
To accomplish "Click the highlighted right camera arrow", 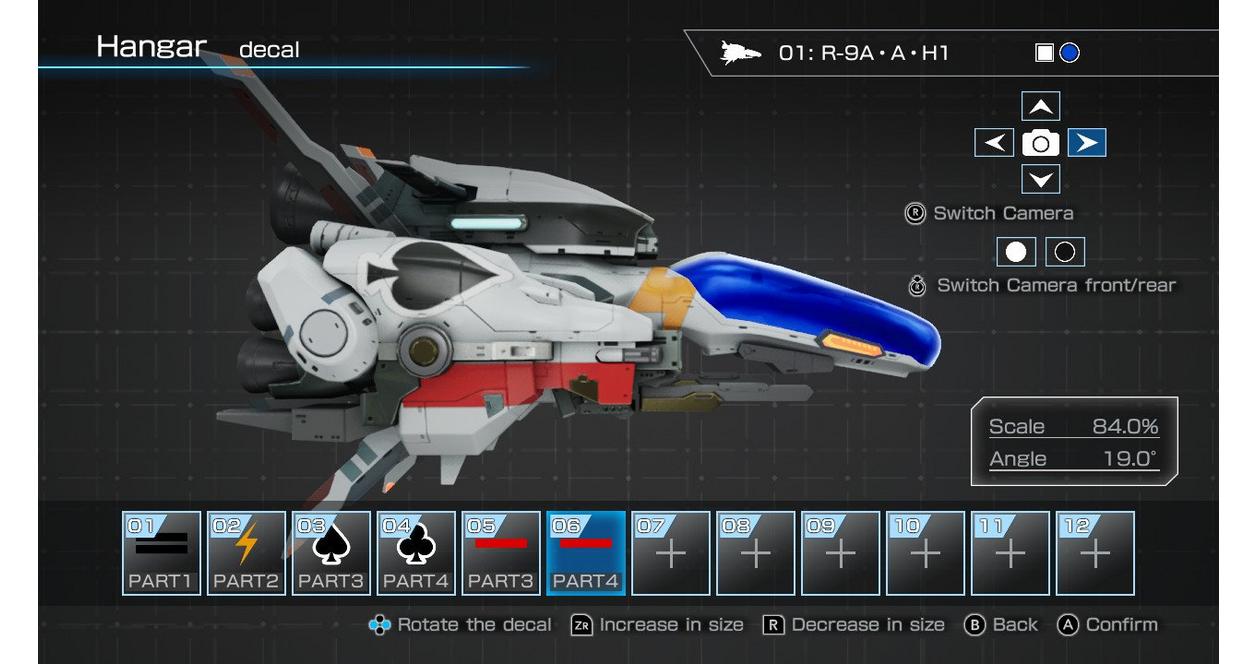I will click(x=1087, y=143).
